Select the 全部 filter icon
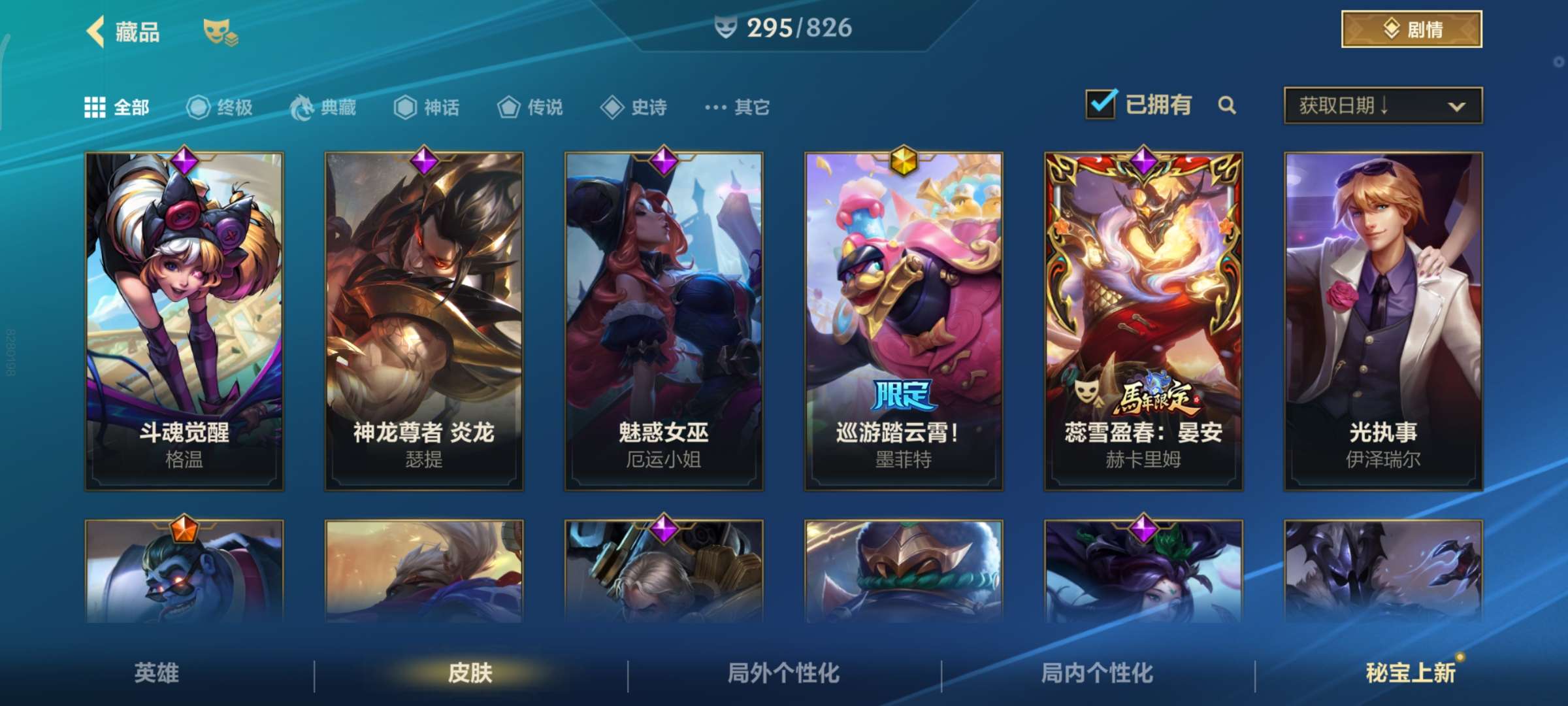1568x706 pixels. [95, 107]
